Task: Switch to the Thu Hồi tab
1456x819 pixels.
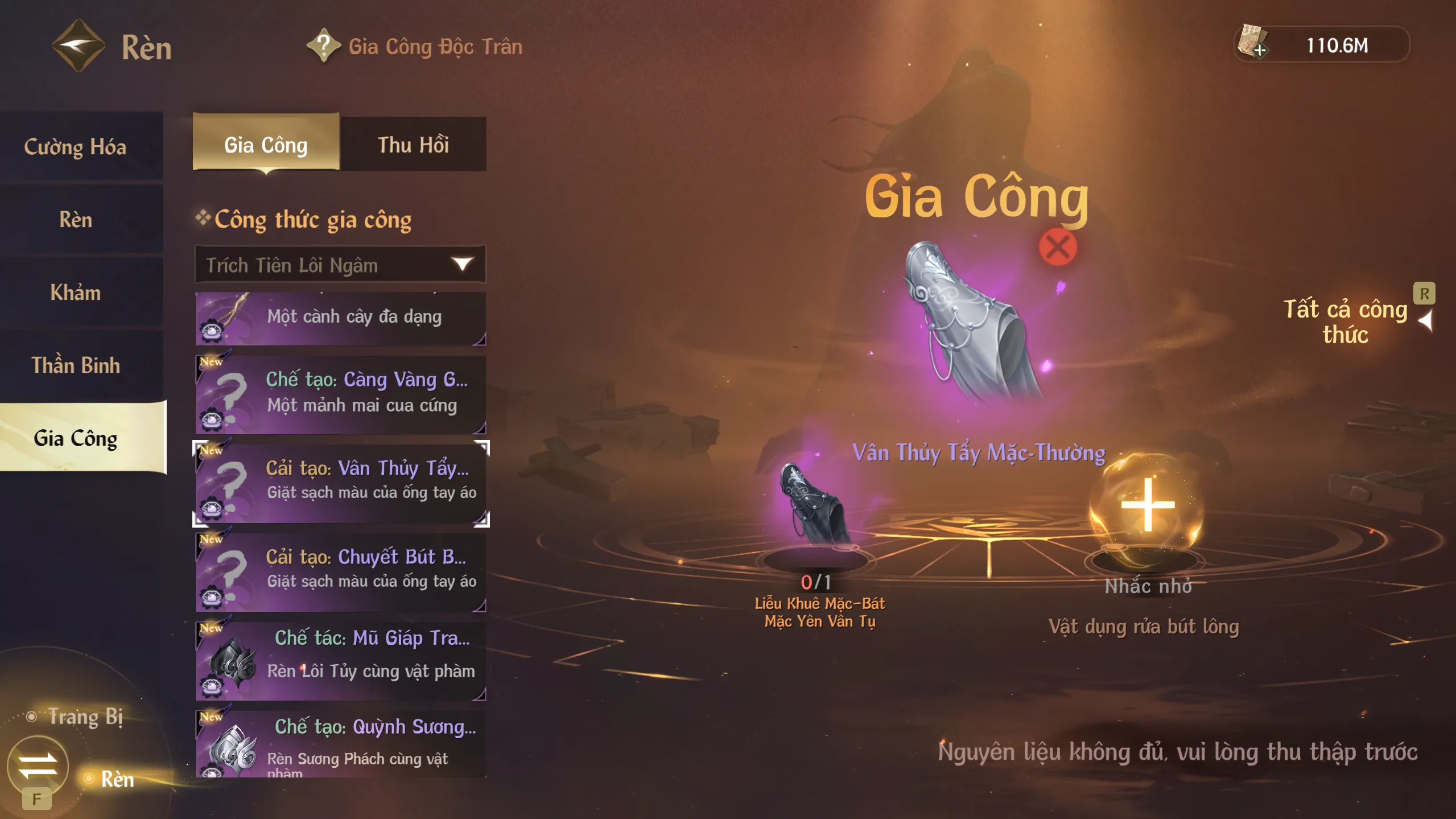Action: pyautogui.click(x=413, y=145)
